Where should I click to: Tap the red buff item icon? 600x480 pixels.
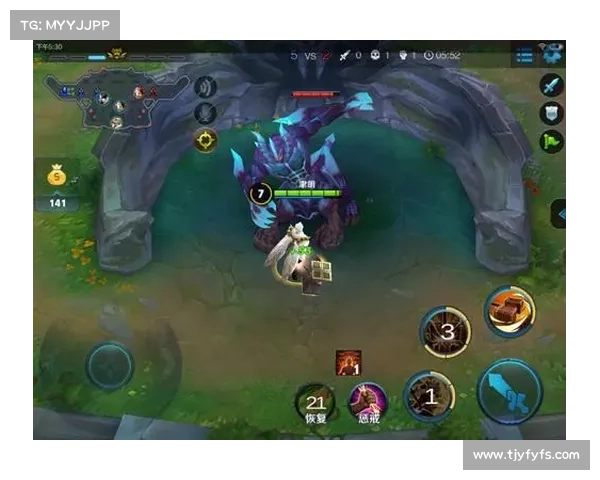(348, 362)
